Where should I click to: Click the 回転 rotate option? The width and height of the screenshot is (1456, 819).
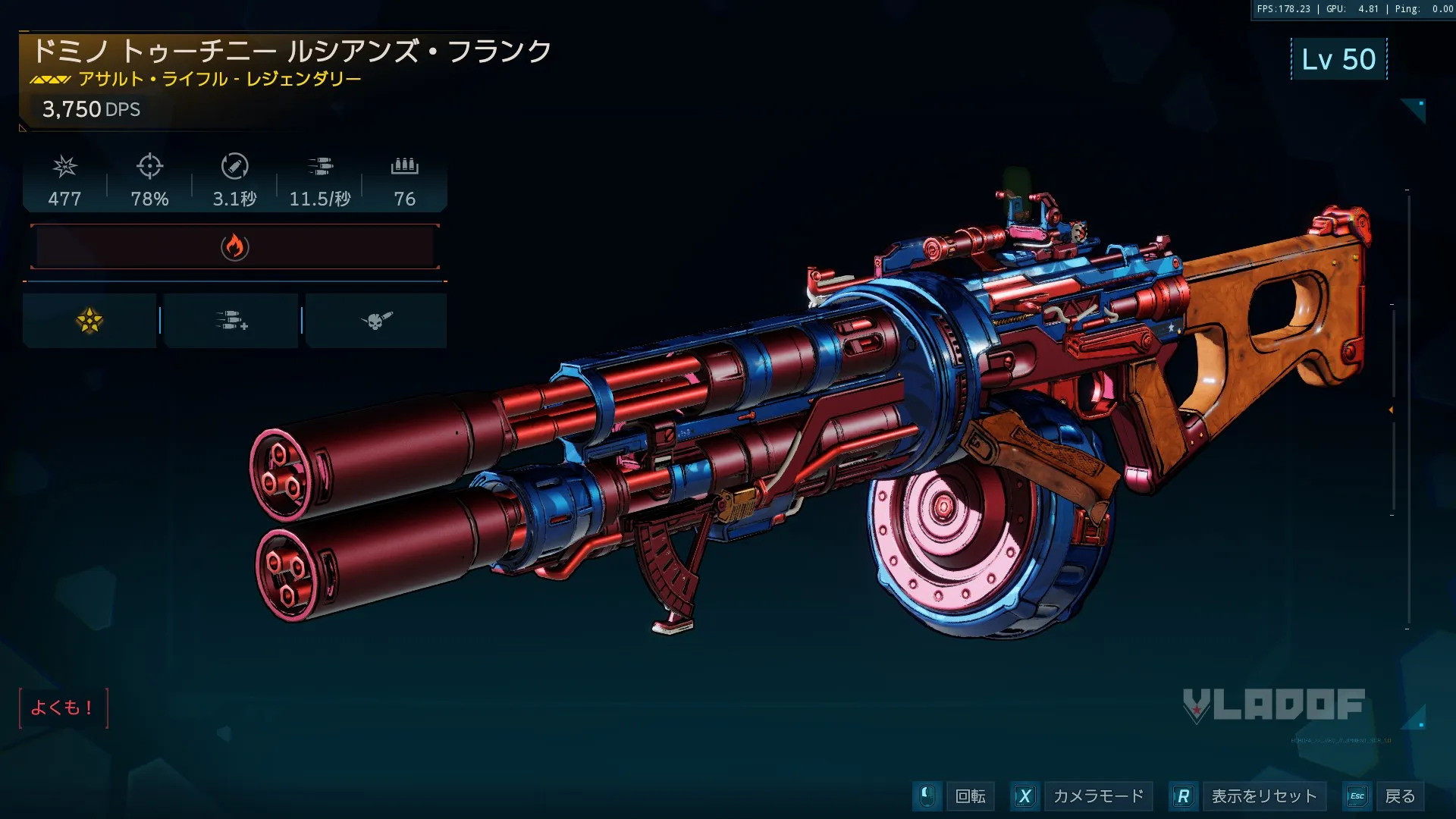(x=970, y=796)
